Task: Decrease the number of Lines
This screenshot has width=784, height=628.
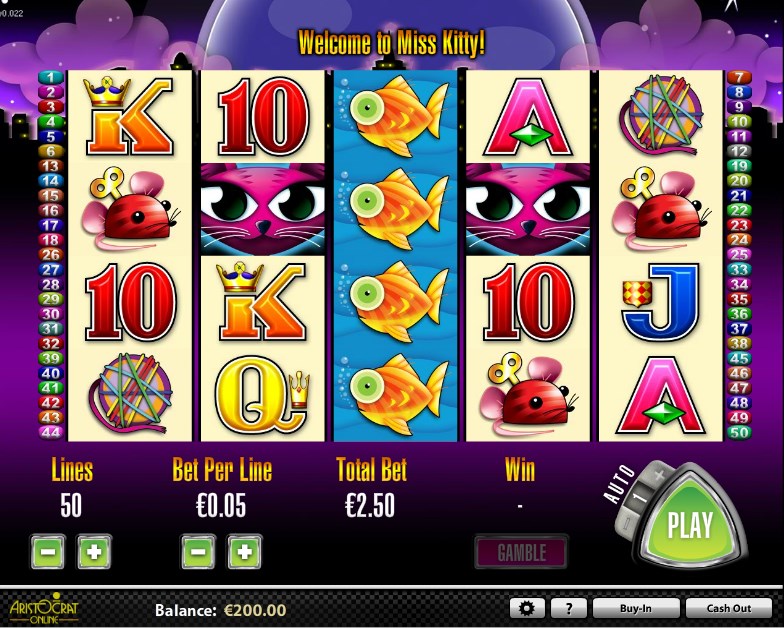Action: [47, 551]
